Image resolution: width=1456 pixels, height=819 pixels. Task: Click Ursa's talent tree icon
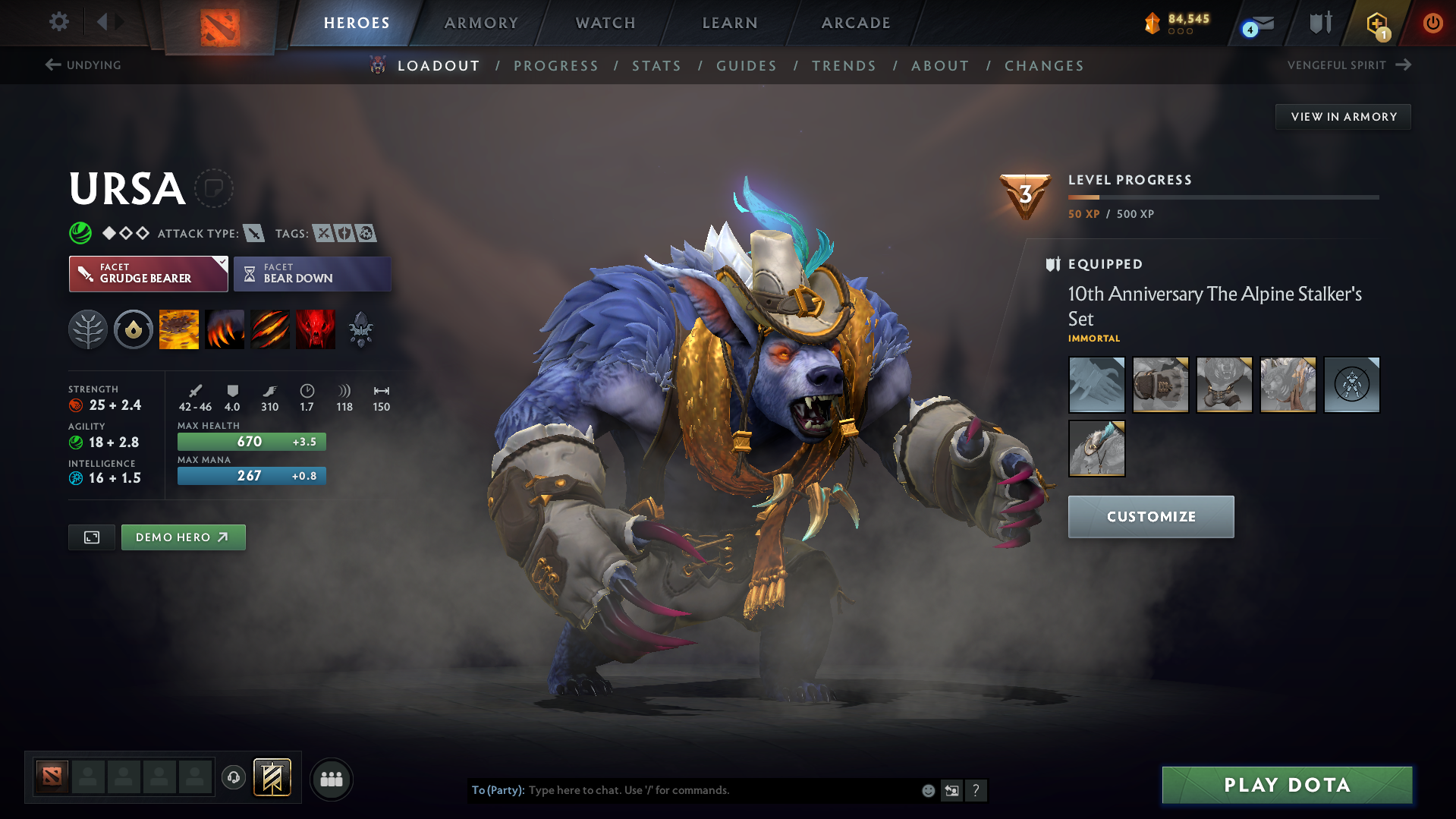88,329
